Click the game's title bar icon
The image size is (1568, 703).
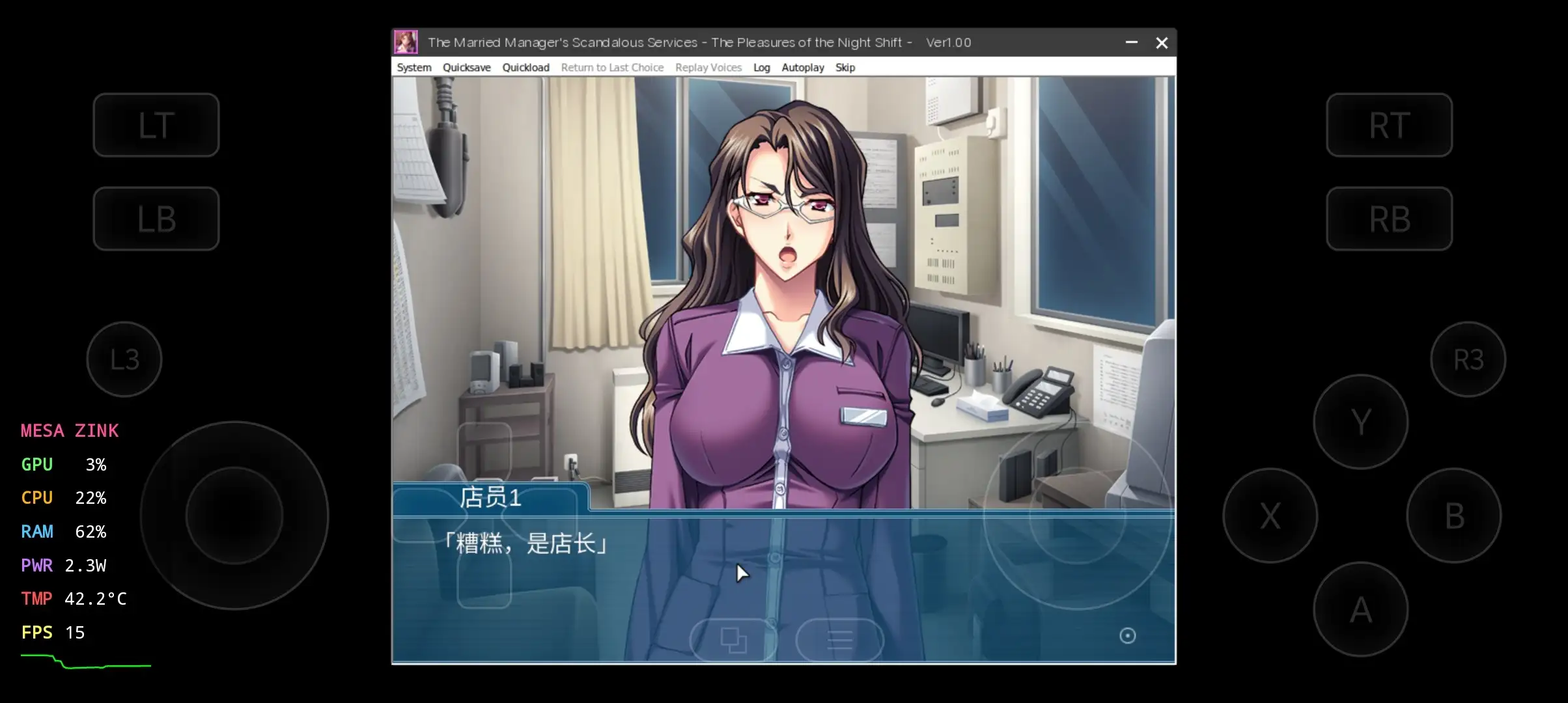pyautogui.click(x=406, y=42)
